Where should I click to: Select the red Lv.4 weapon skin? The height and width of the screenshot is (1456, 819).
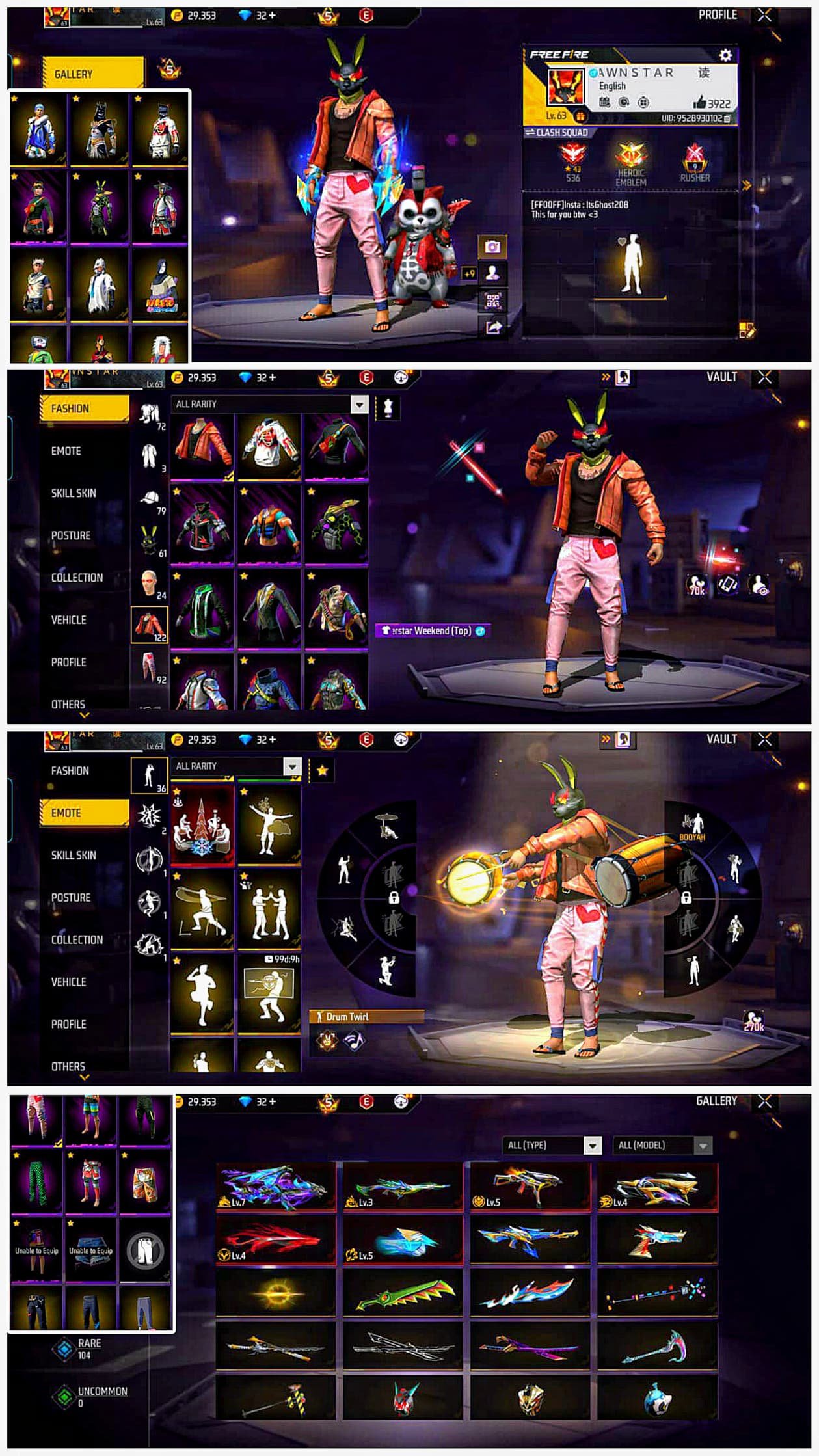coord(275,1241)
